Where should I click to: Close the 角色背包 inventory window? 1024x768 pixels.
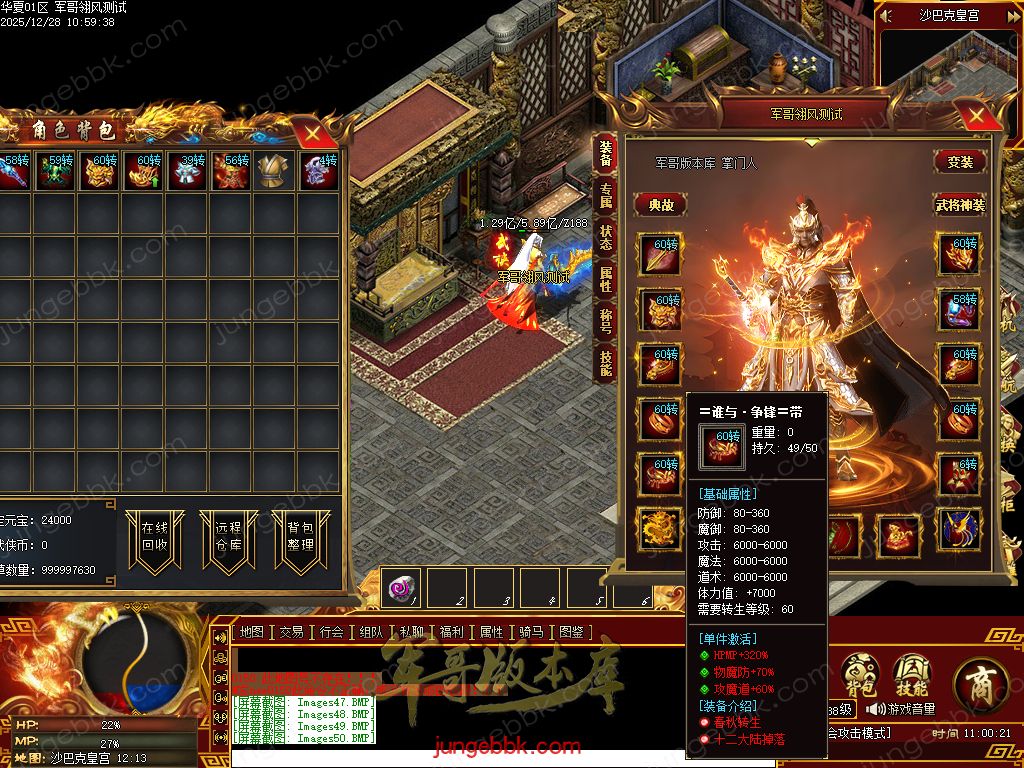coord(313,132)
